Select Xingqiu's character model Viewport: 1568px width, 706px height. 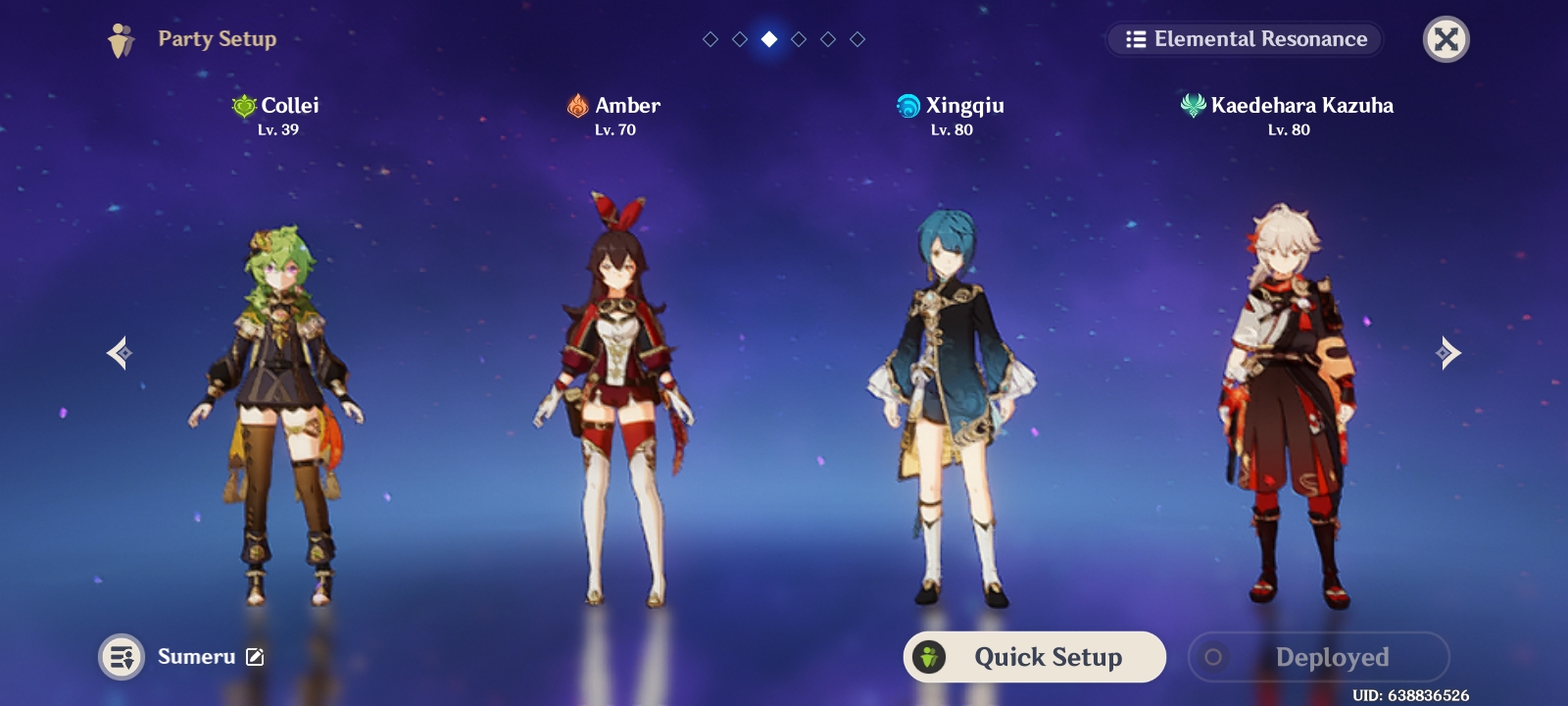tap(951, 392)
